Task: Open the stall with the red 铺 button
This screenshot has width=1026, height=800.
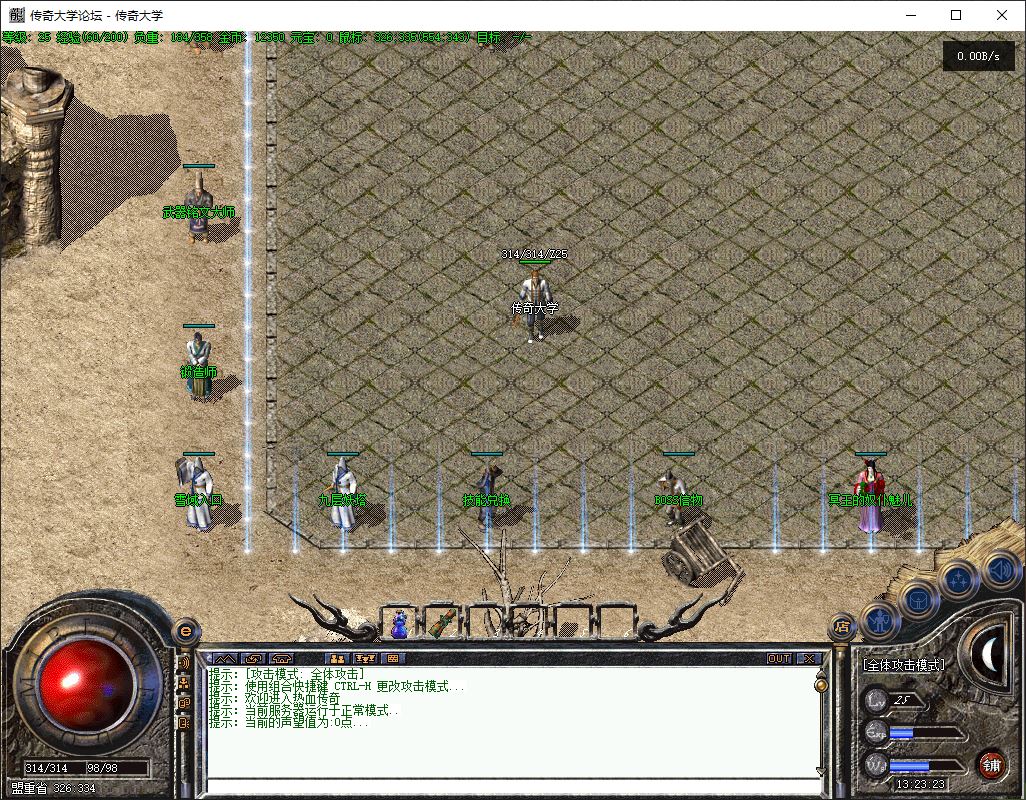Action: point(991,765)
